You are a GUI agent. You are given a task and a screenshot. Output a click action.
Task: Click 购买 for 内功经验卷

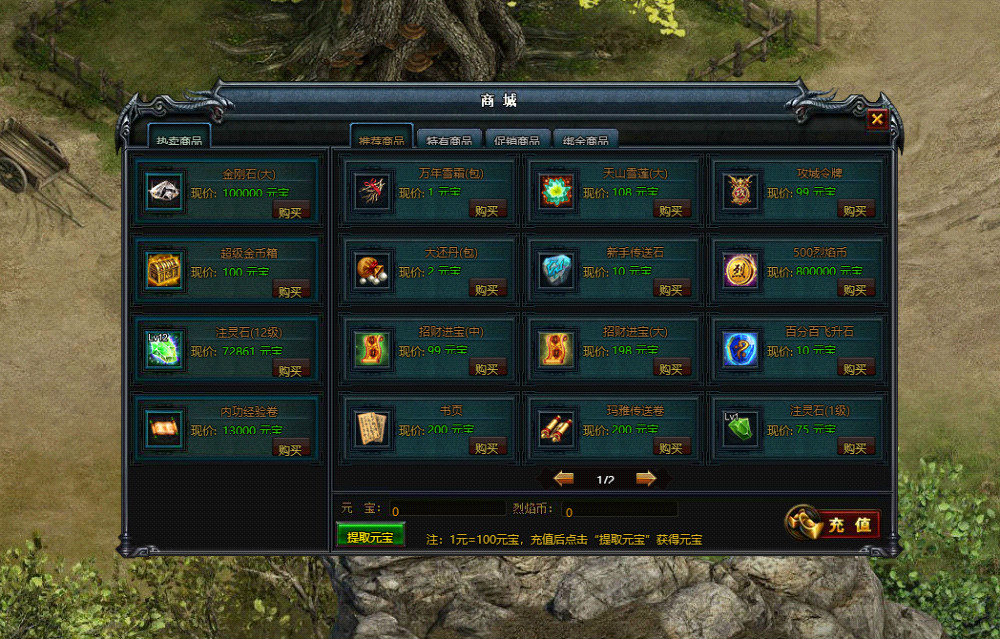pos(290,450)
